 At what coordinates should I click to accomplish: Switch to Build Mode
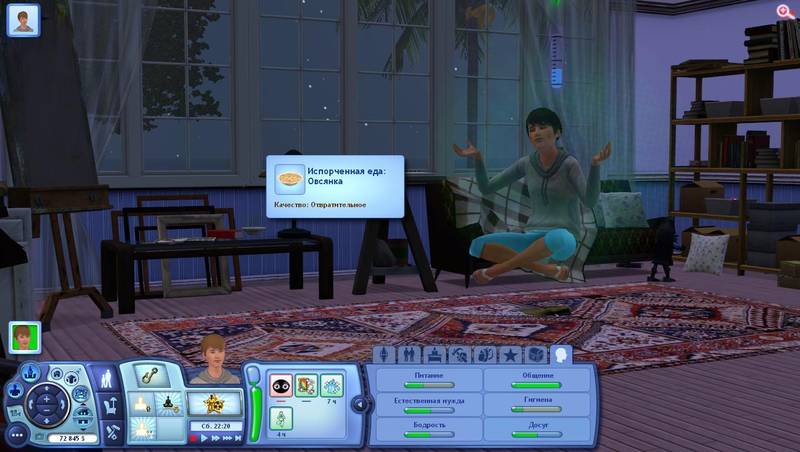111,432
